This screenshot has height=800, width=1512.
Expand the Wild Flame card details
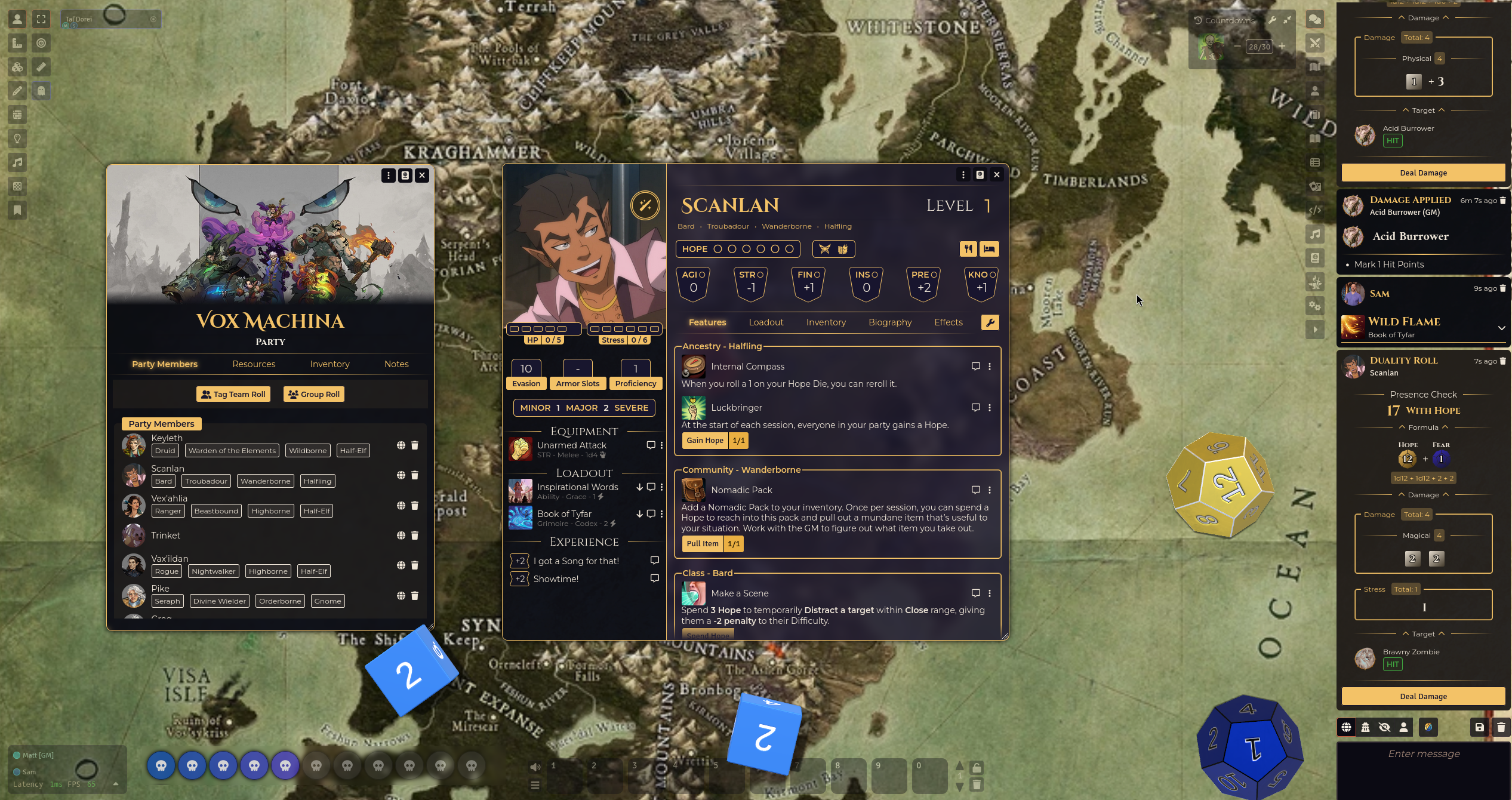[x=1502, y=328]
